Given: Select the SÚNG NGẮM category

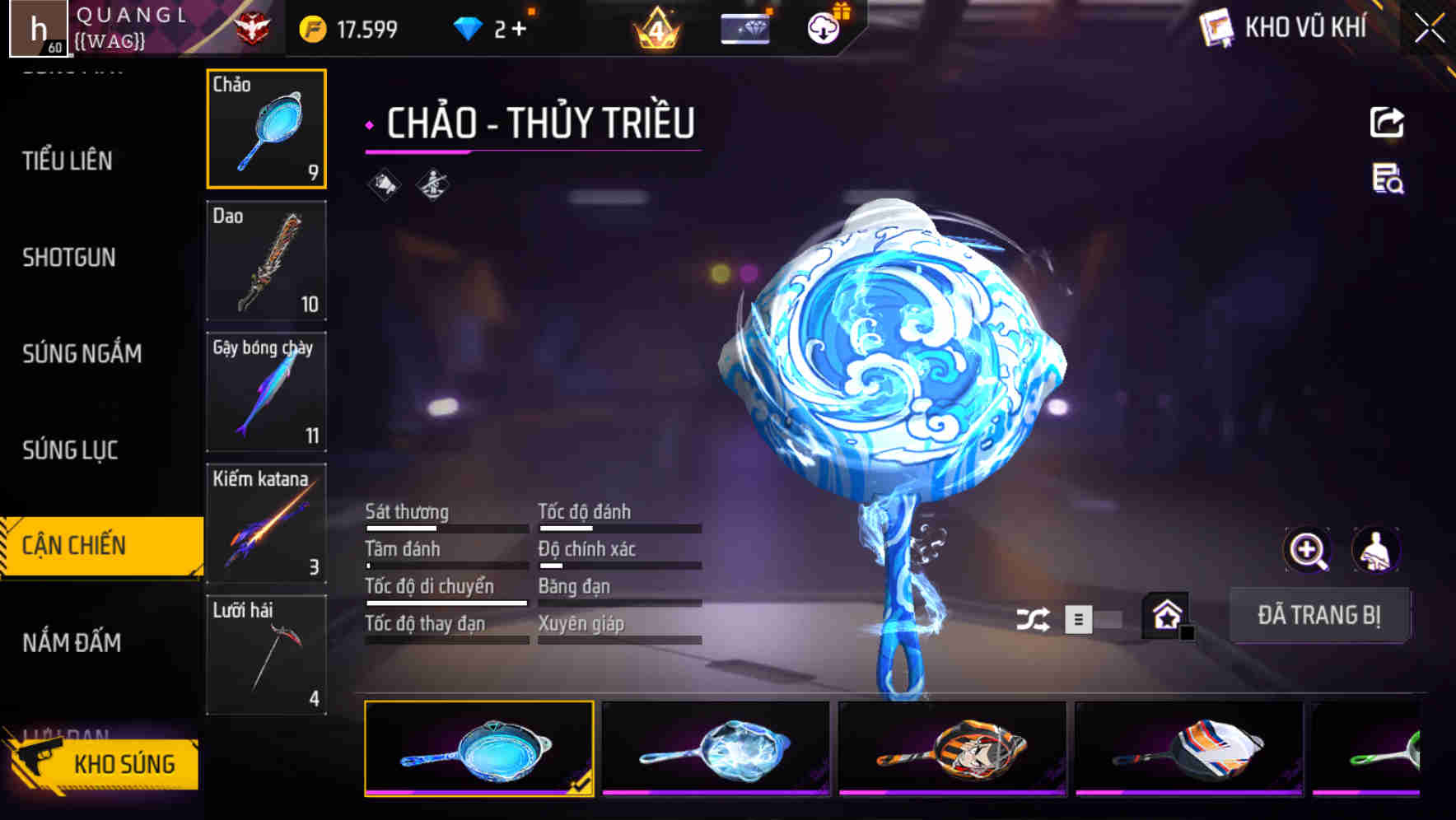Looking at the screenshot, I should point(82,353).
